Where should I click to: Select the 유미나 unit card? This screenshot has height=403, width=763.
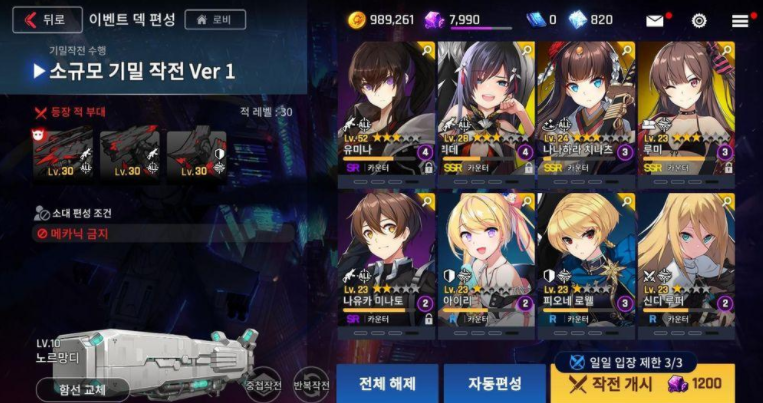385,108
